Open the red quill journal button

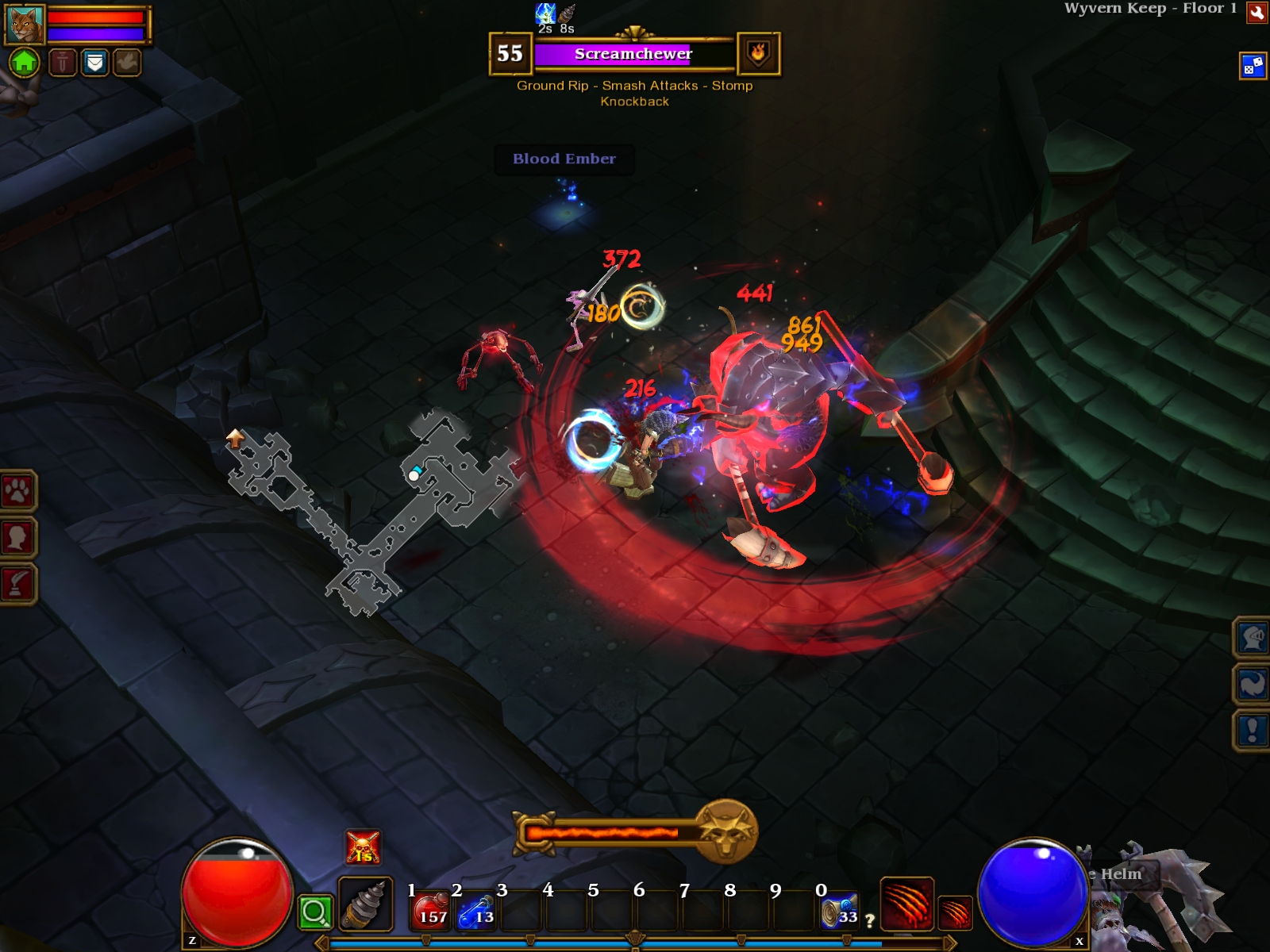tap(17, 584)
